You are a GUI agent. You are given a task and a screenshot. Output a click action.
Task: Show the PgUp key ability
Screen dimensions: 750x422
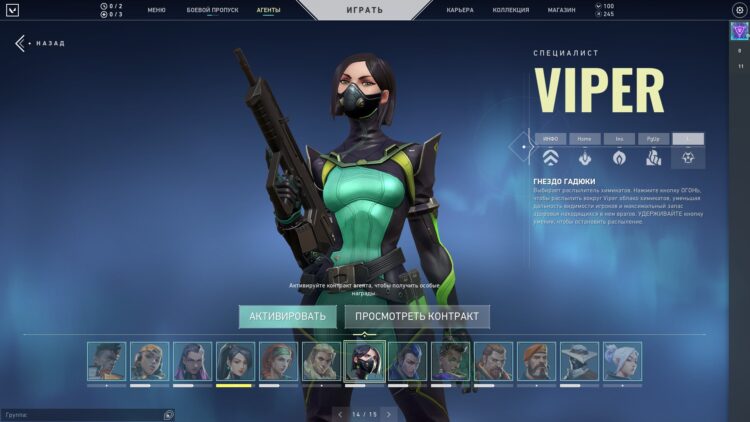(x=653, y=139)
